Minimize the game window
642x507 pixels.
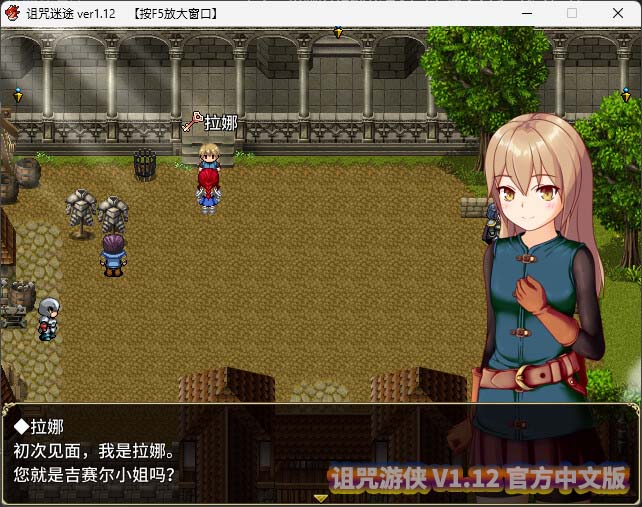point(527,13)
